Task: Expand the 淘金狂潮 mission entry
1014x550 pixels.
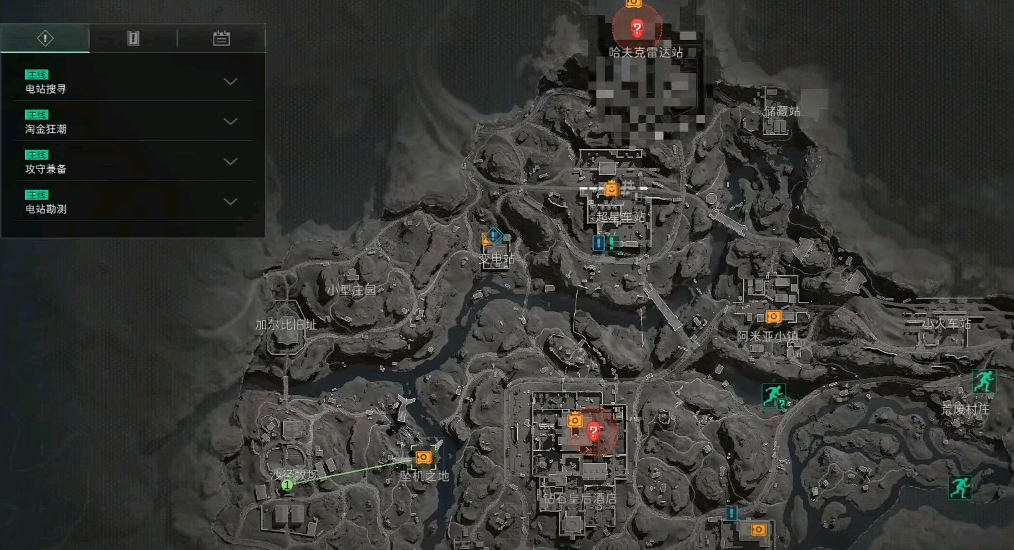Action: click(230, 121)
